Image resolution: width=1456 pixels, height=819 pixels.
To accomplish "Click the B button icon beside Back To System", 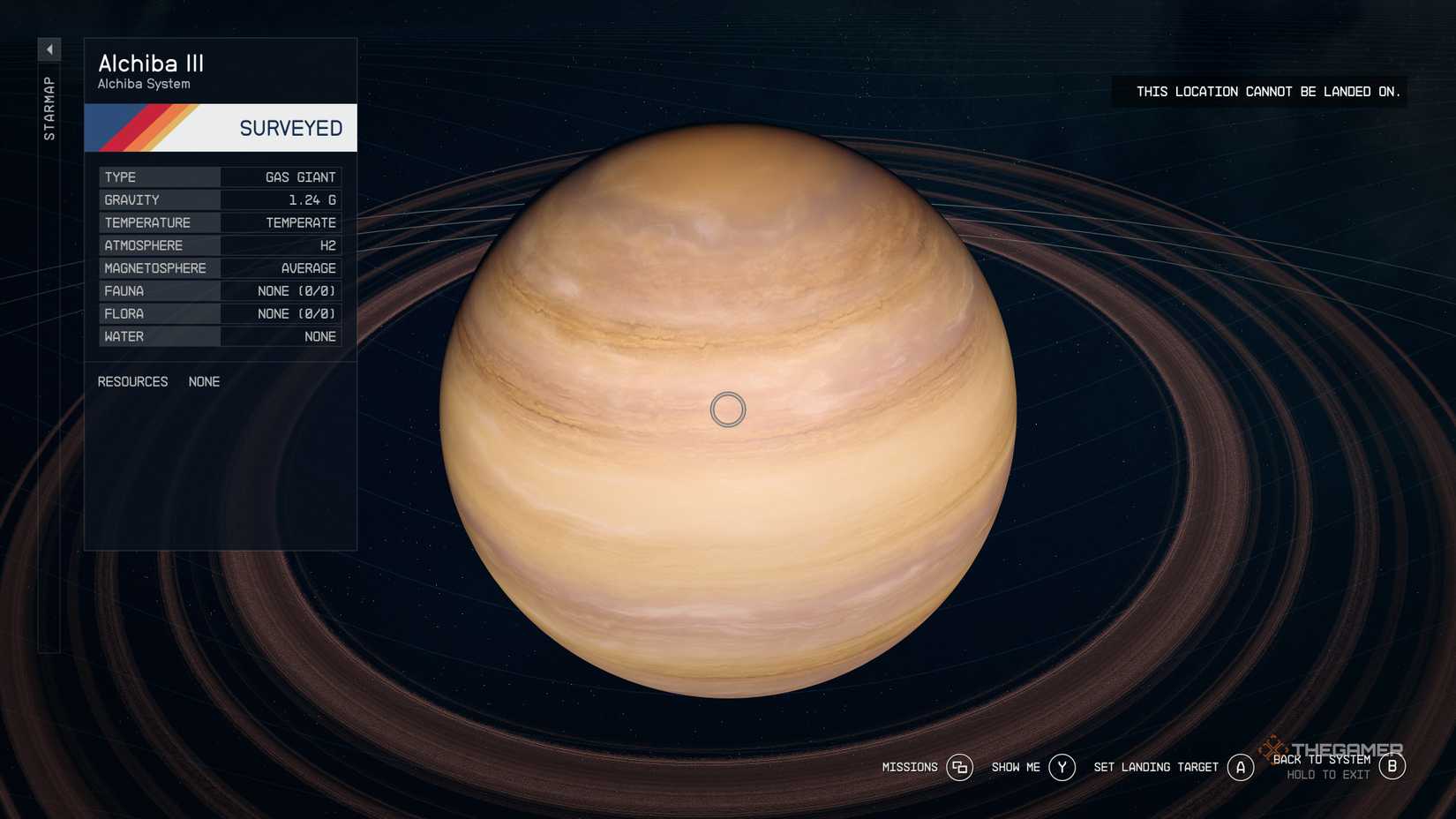I will pyautogui.click(x=1392, y=767).
